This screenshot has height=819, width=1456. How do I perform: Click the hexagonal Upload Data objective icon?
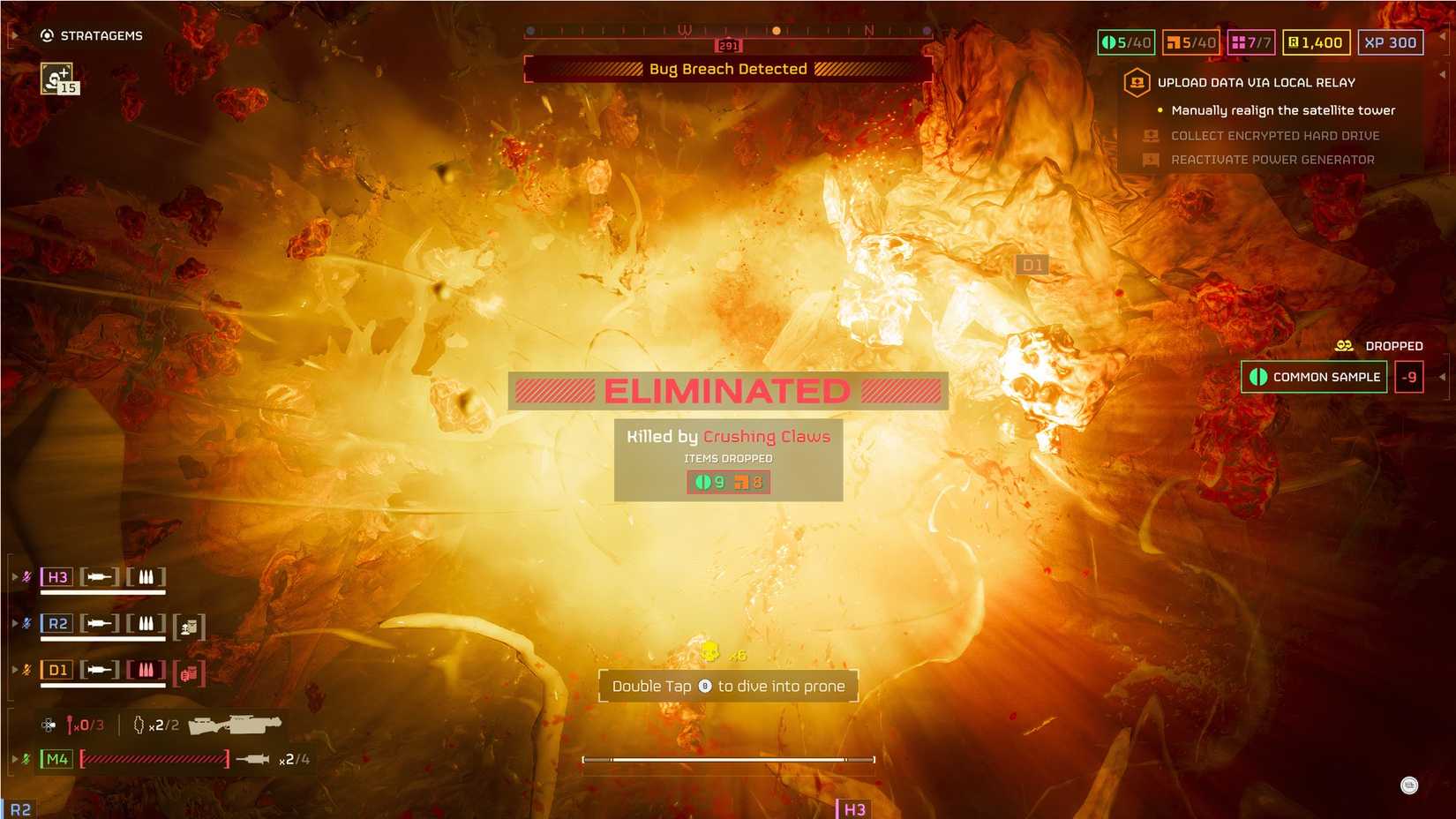click(x=1136, y=82)
